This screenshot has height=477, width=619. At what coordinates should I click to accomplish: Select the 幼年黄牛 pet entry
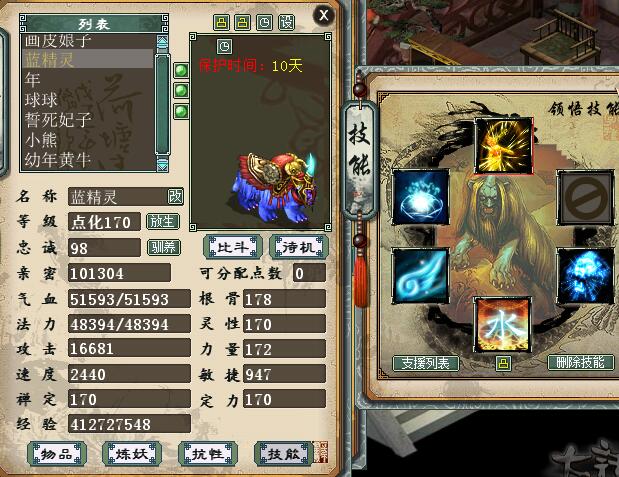[58, 159]
